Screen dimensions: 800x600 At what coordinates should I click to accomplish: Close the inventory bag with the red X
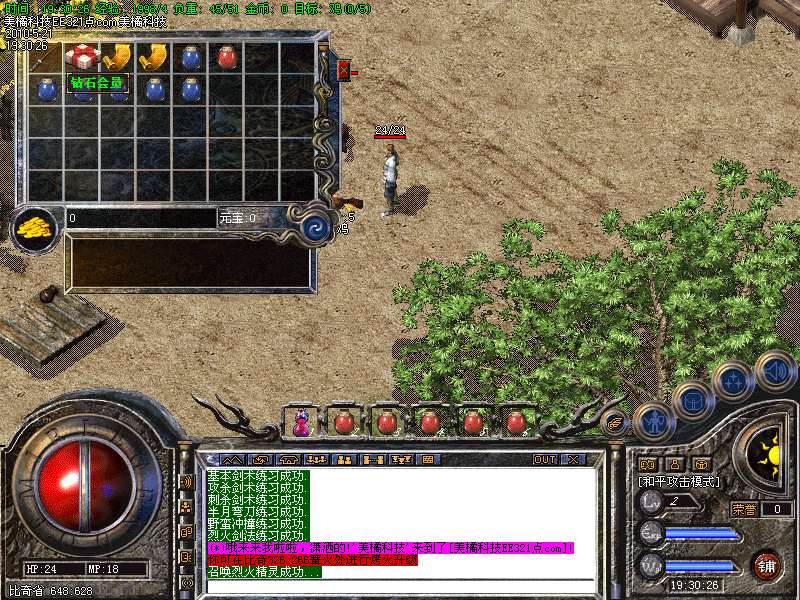(344, 70)
